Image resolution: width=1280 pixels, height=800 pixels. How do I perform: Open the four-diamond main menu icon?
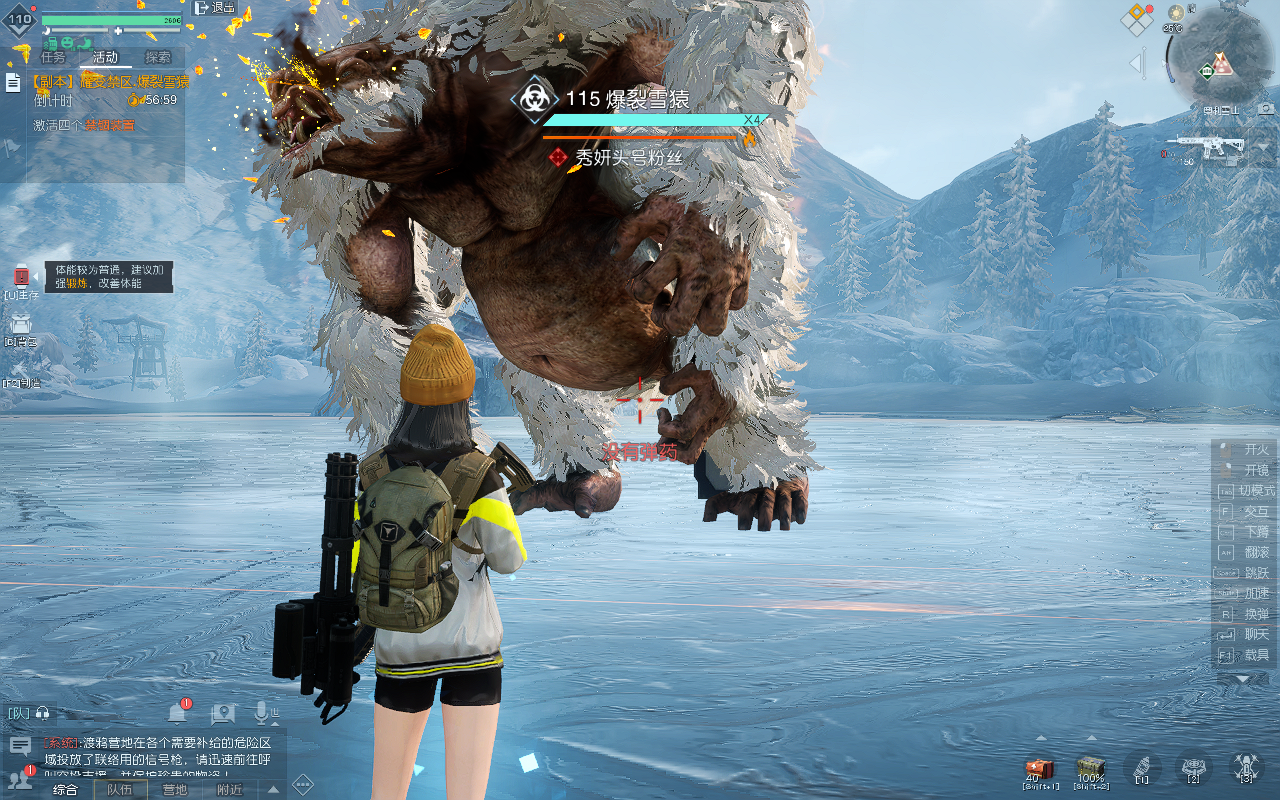point(1136,19)
